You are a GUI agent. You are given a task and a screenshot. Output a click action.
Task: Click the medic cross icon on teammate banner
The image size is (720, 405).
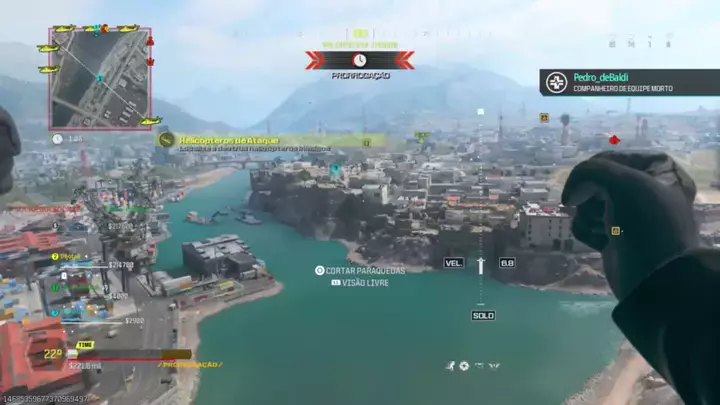tap(557, 82)
